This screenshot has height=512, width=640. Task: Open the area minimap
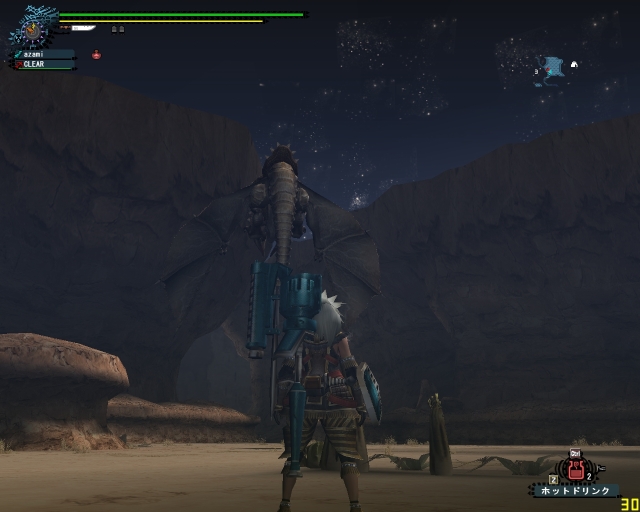[553, 68]
